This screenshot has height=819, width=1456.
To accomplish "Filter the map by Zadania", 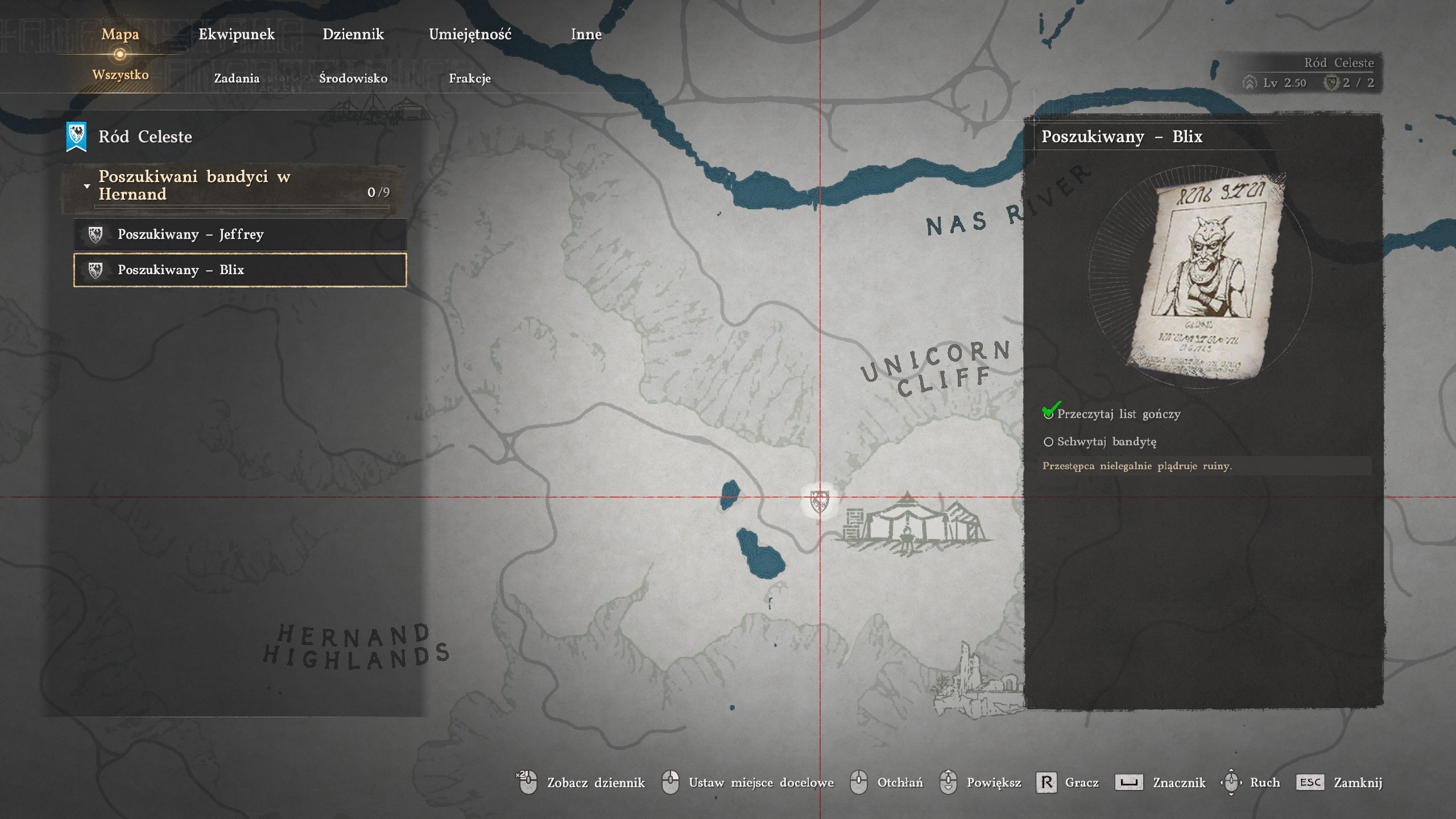I will [237, 78].
